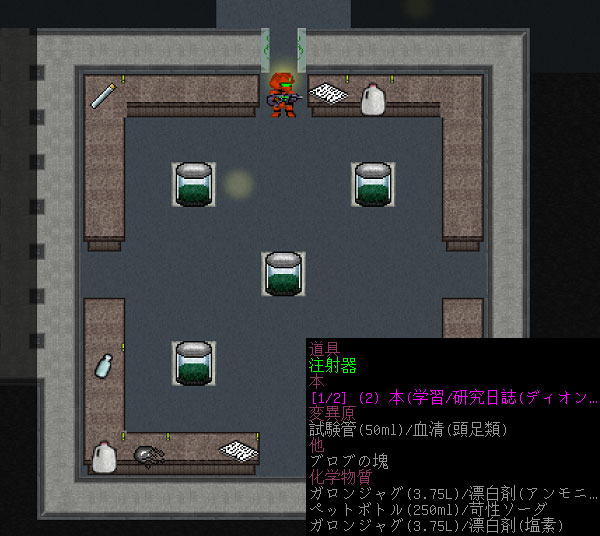This screenshot has height=536, width=600.
Task: Select the 注射器 syringe entry
Action: (x=333, y=365)
